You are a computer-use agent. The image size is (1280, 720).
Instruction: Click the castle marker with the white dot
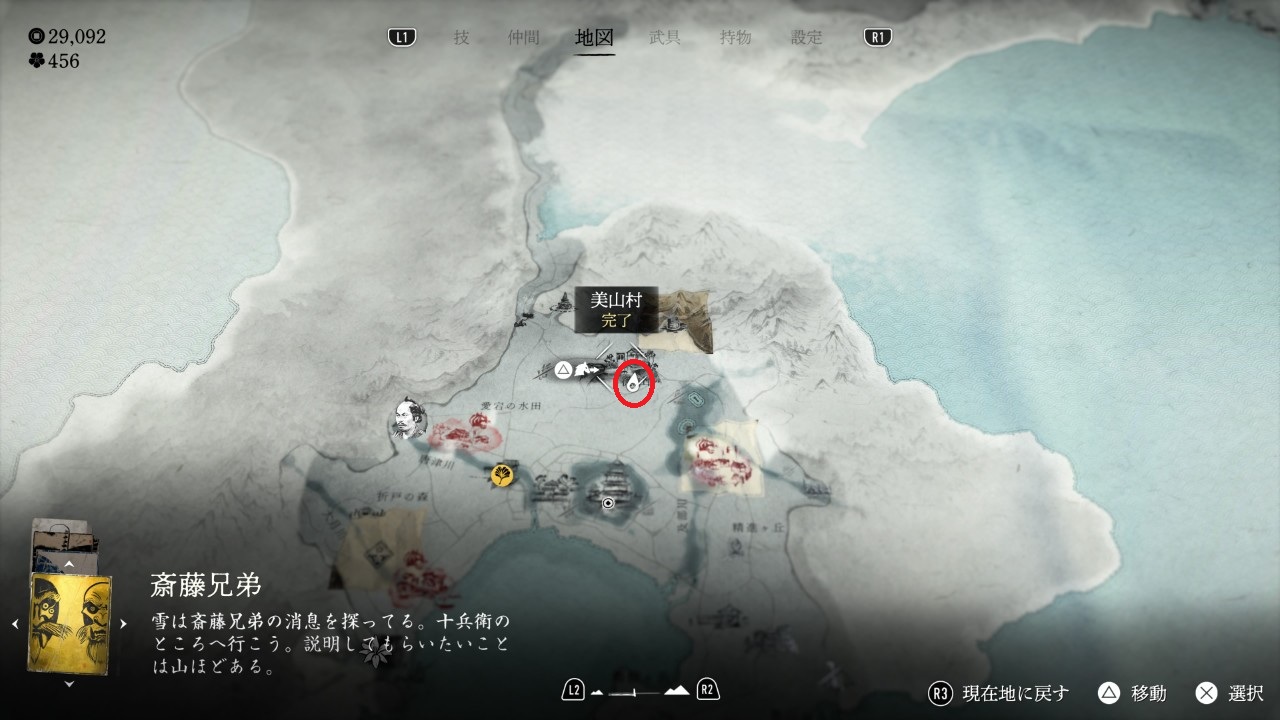tap(608, 503)
